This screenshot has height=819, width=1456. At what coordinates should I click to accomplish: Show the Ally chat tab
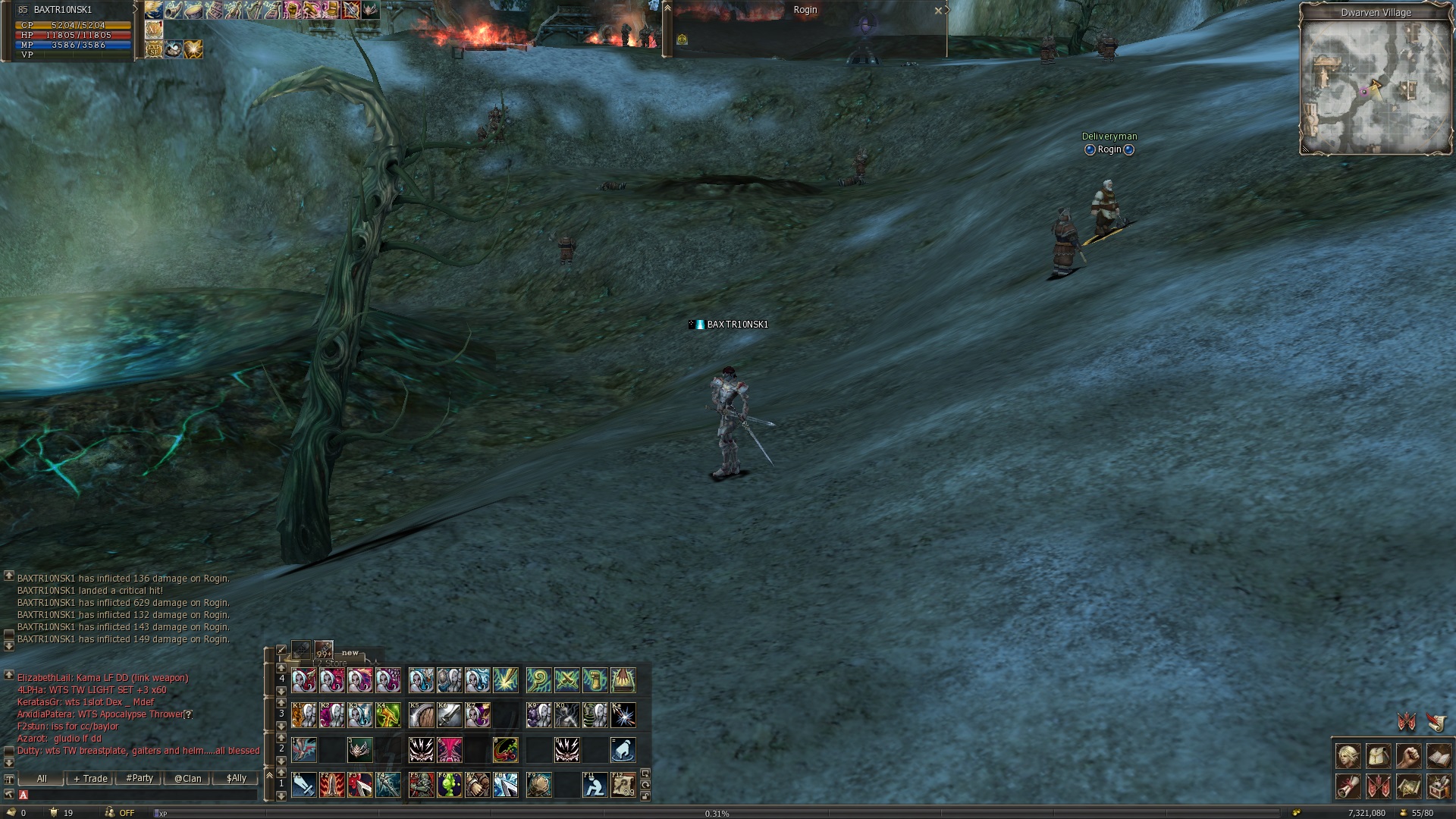click(236, 779)
